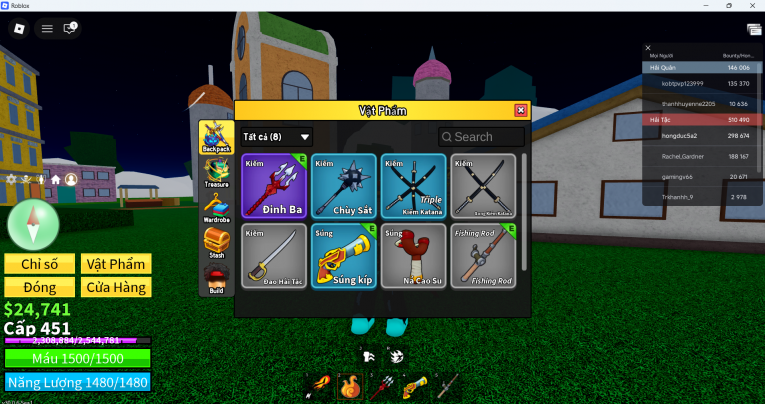Choose the Triple Kiếm Katana item
This screenshot has height=404, width=765.
[x=413, y=186]
